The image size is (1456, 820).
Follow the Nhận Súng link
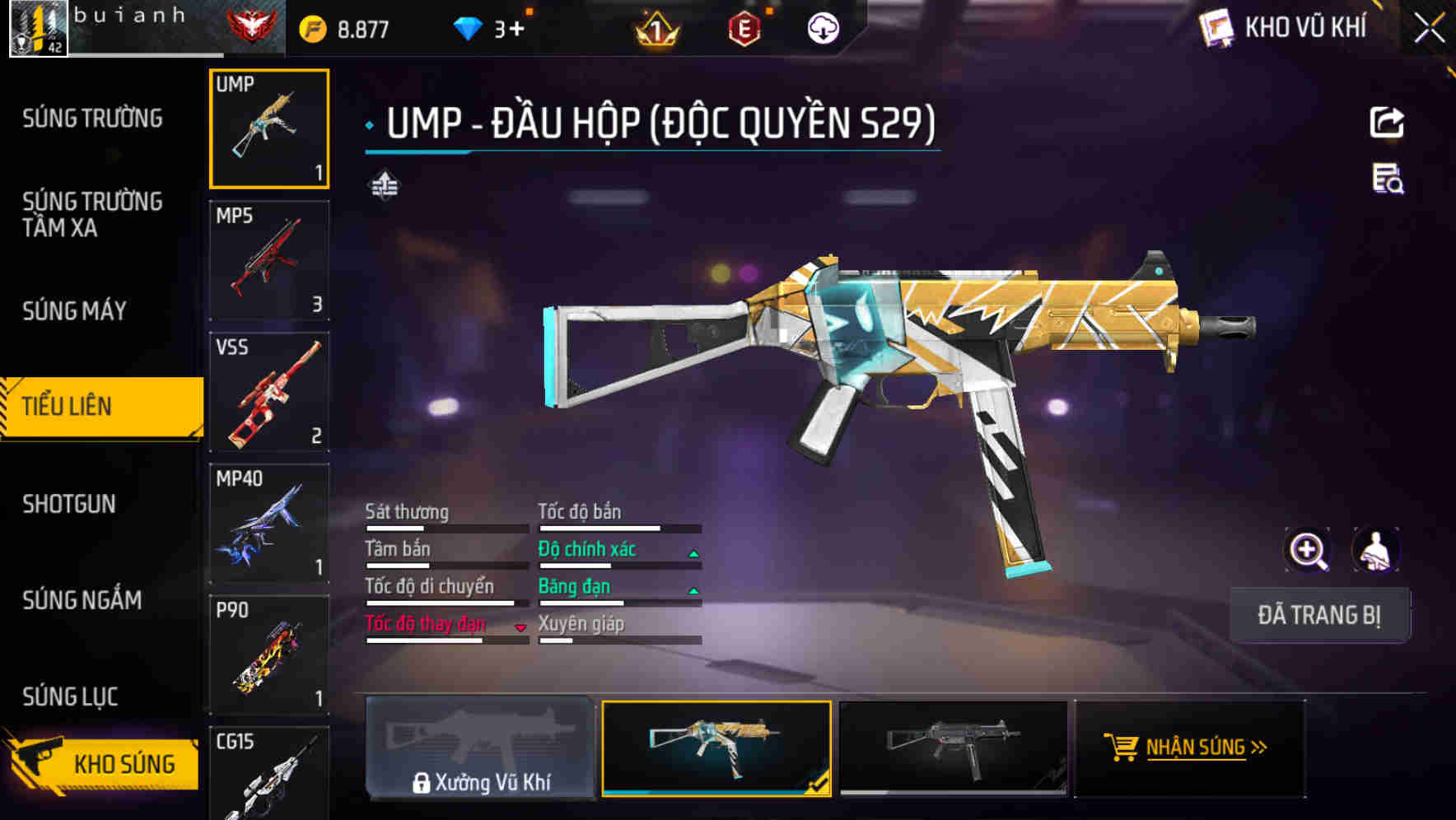pos(1189,748)
